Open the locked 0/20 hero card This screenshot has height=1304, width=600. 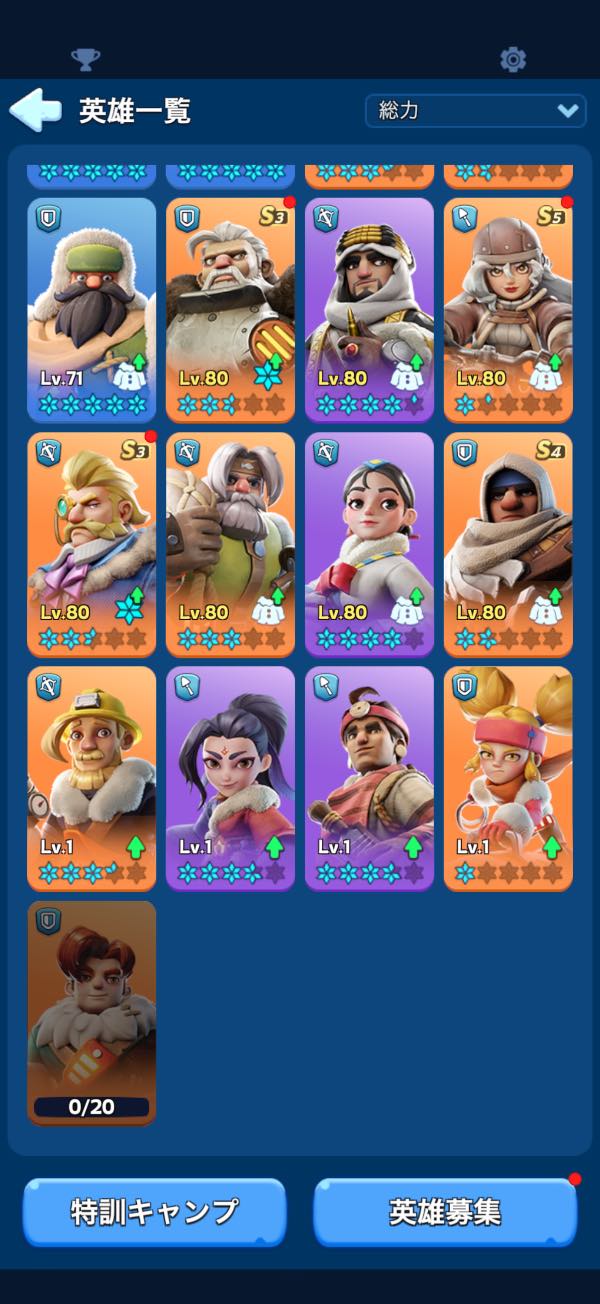pos(92,1012)
